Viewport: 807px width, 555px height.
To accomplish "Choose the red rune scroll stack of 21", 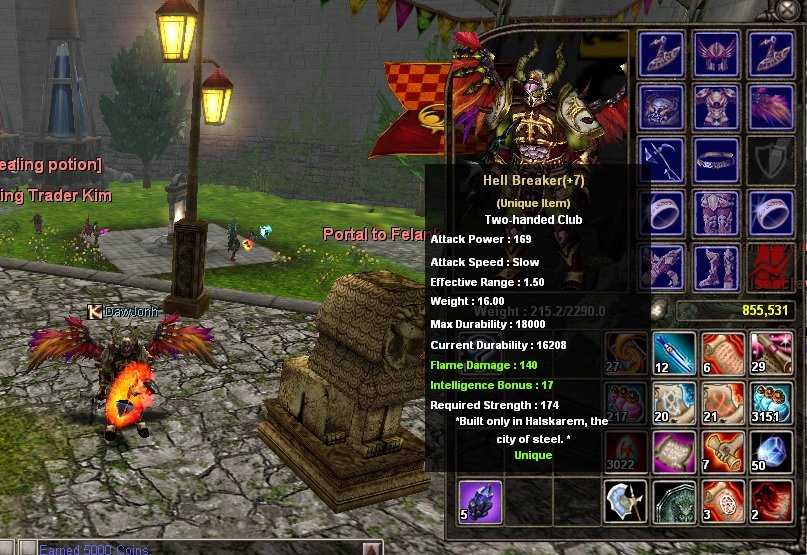I will point(722,403).
